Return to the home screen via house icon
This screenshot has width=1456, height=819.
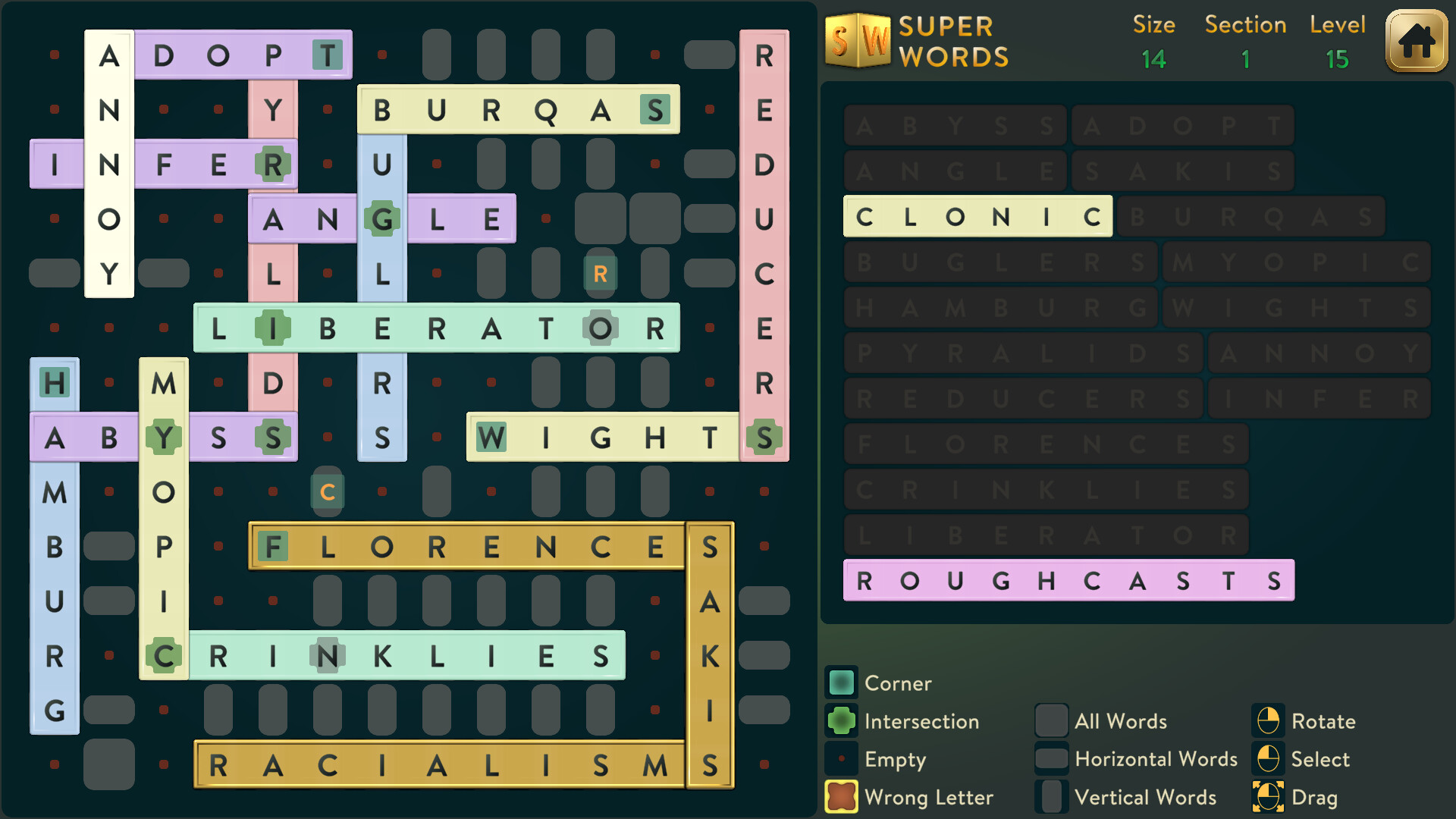point(1417,42)
